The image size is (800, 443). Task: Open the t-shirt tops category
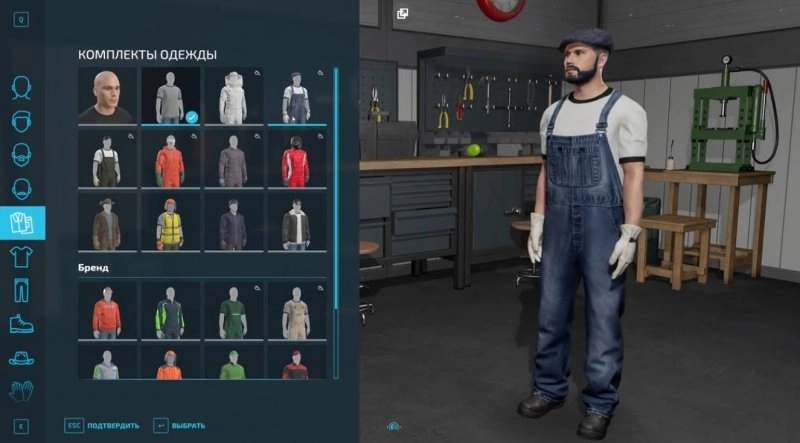pos(21,256)
